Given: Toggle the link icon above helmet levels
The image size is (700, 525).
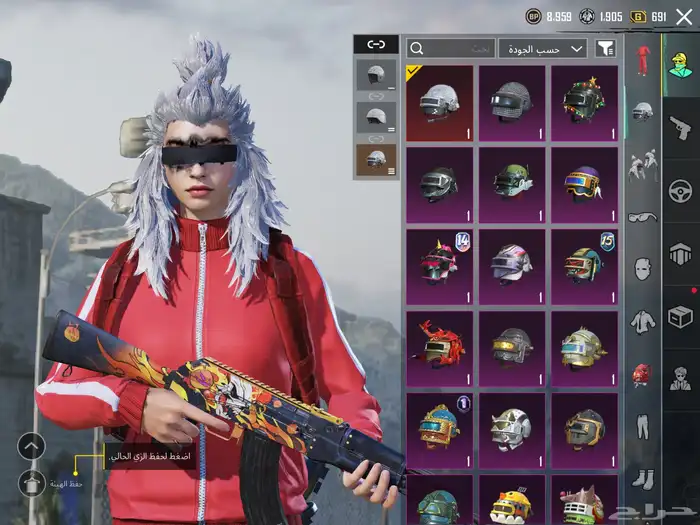Looking at the screenshot, I should (x=376, y=44).
